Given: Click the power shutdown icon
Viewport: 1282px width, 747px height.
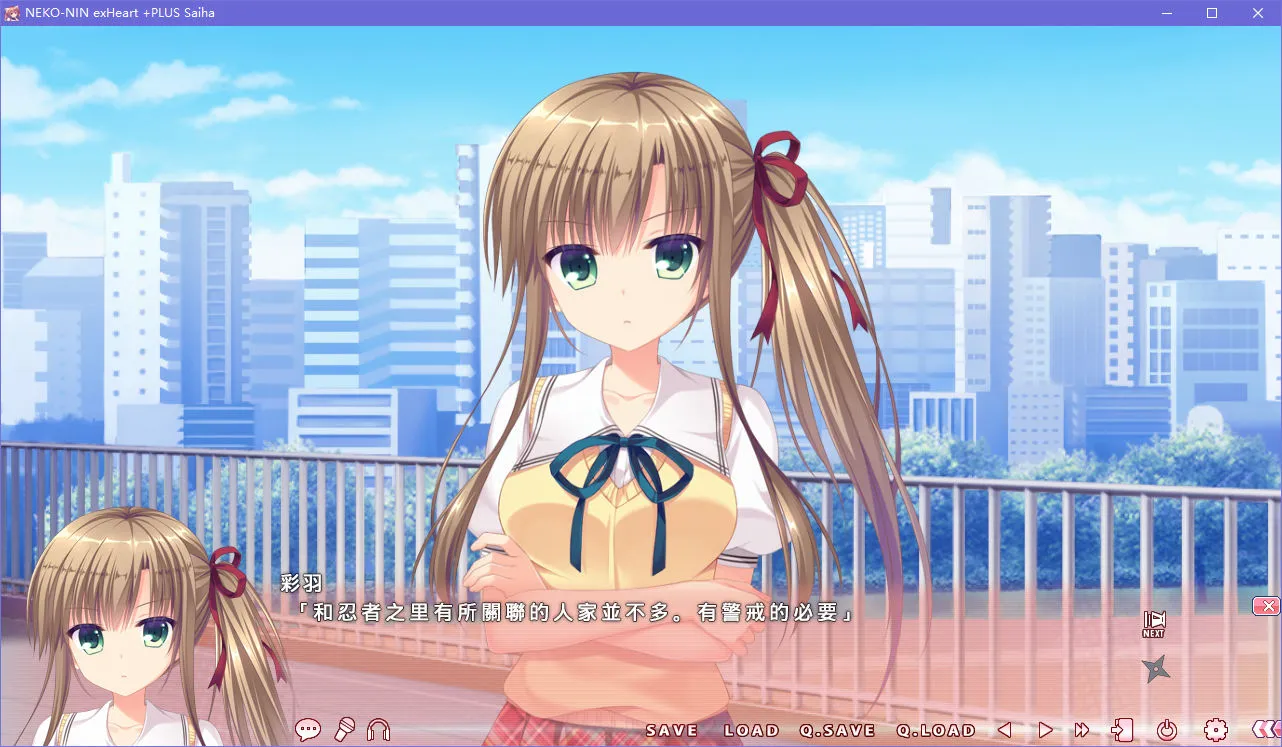Looking at the screenshot, I should 1168,730.
